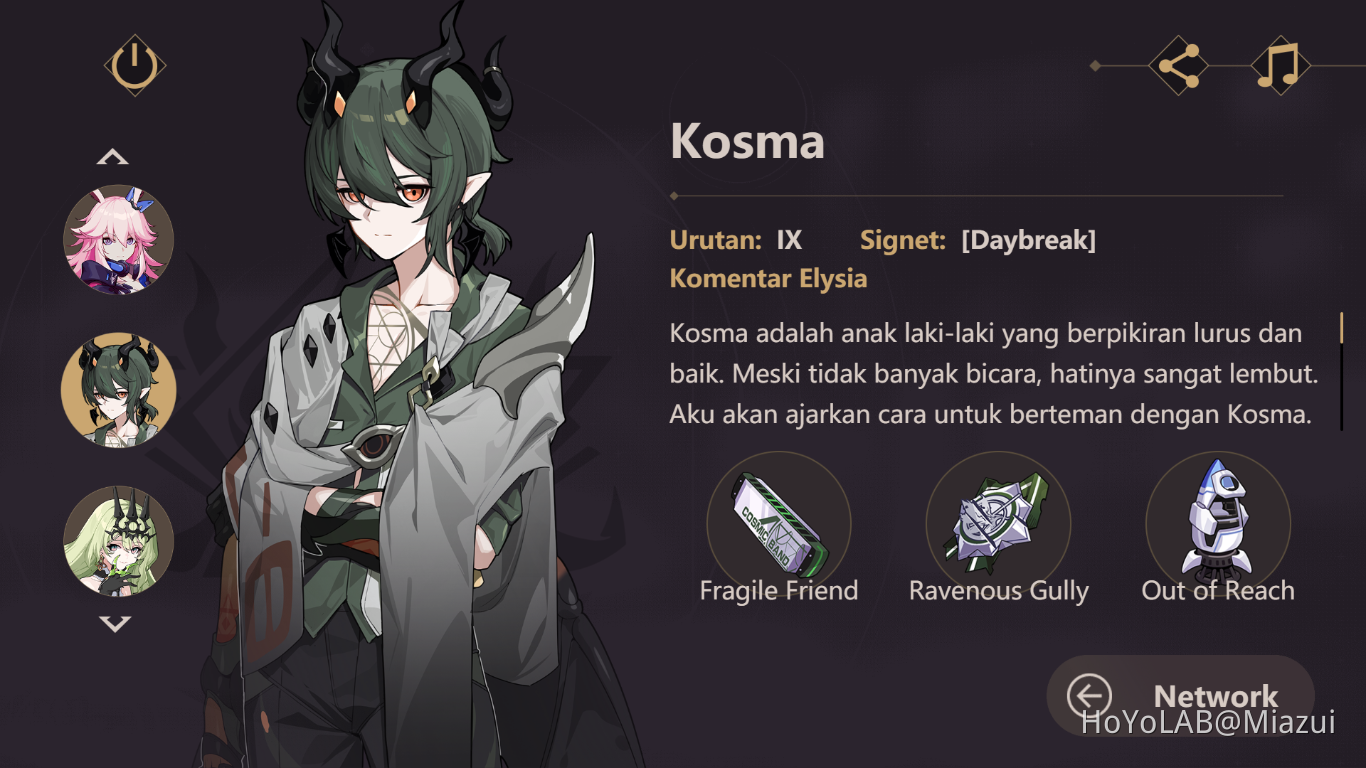This screenshot has width=1366, height=768.
Task: Click the green Cosmic Band item icon
Action: point(779,523)
